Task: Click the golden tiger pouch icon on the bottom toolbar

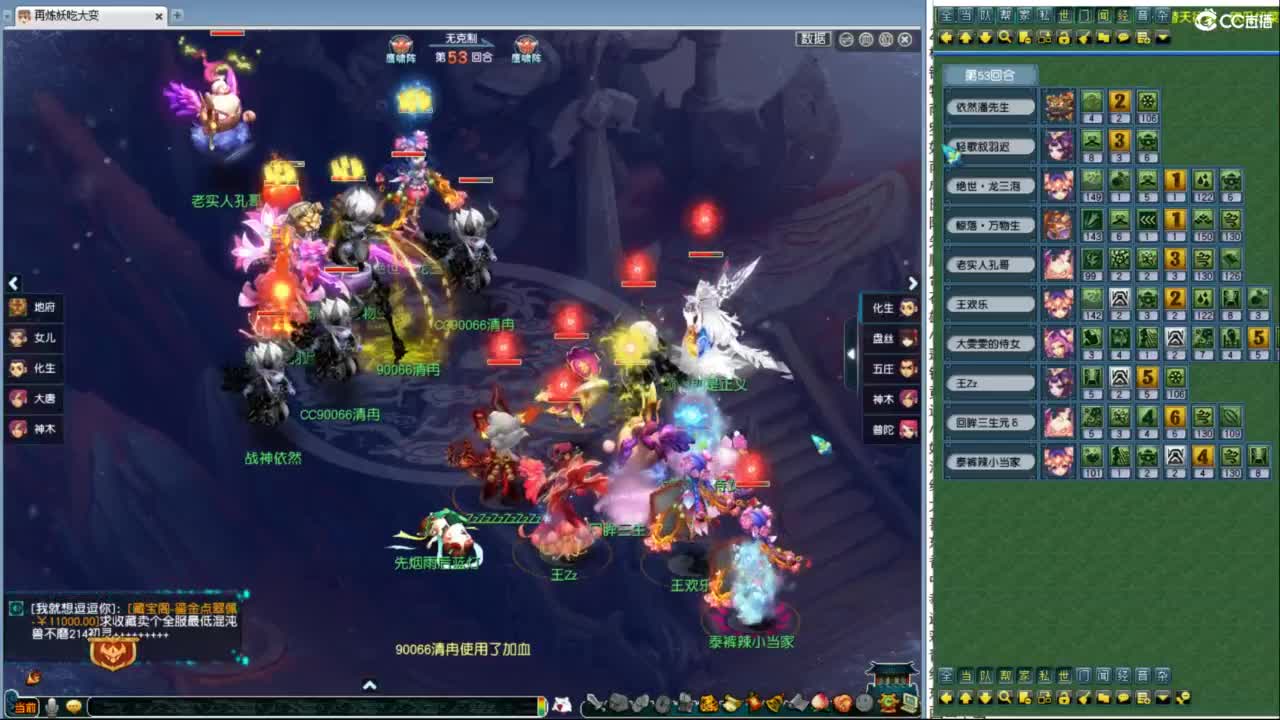Action: click(x=888, y=701)
